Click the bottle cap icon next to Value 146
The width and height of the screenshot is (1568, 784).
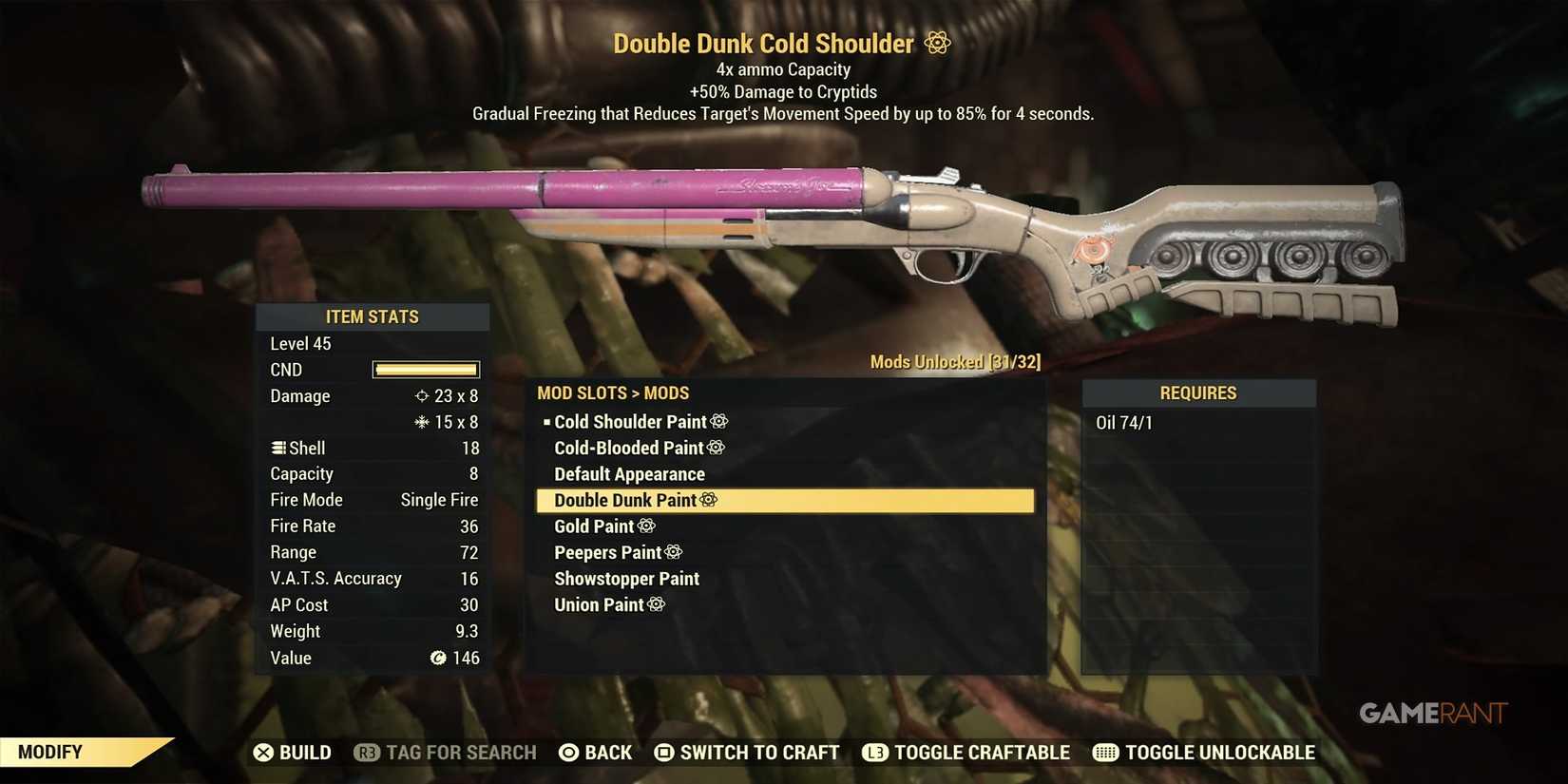(437, 657)
